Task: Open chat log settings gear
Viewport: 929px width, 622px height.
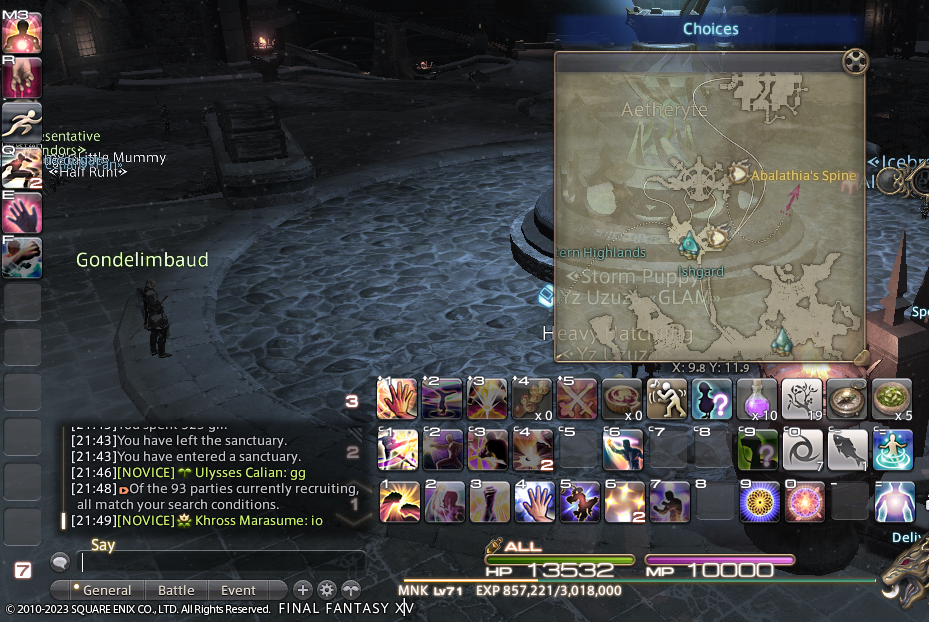Action: (x=327, y=590)
